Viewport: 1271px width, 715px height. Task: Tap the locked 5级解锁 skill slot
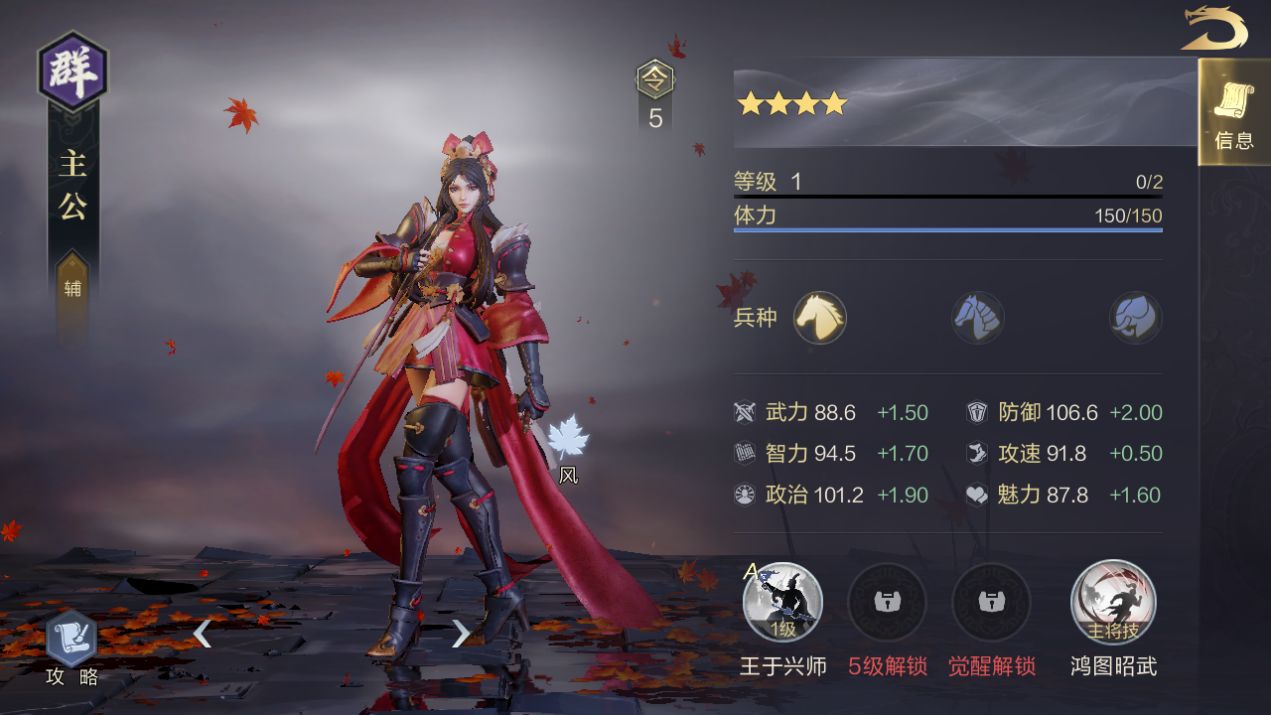click(887, 602)
